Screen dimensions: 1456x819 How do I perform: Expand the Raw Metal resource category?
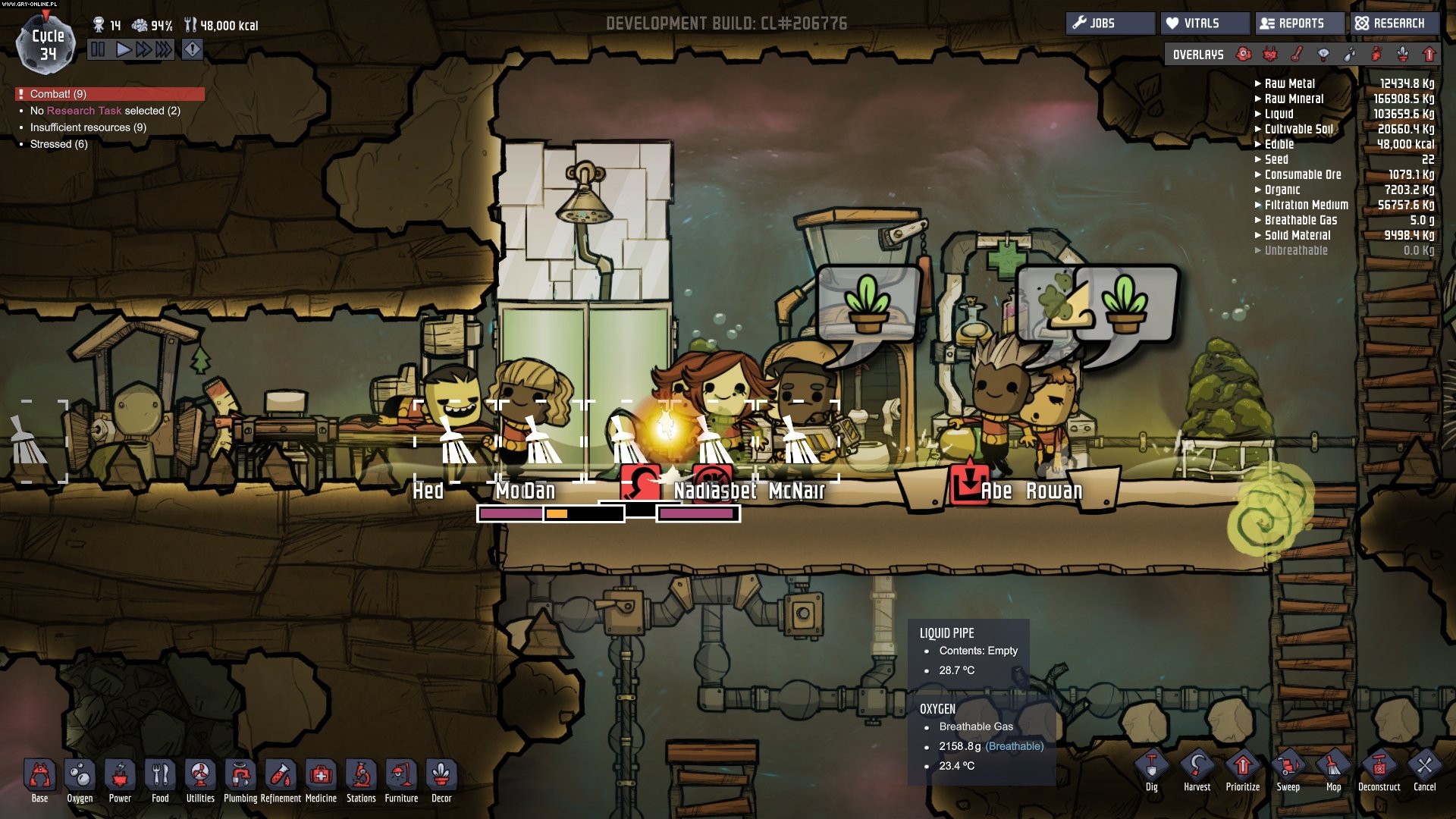[x=1289, y=83]
